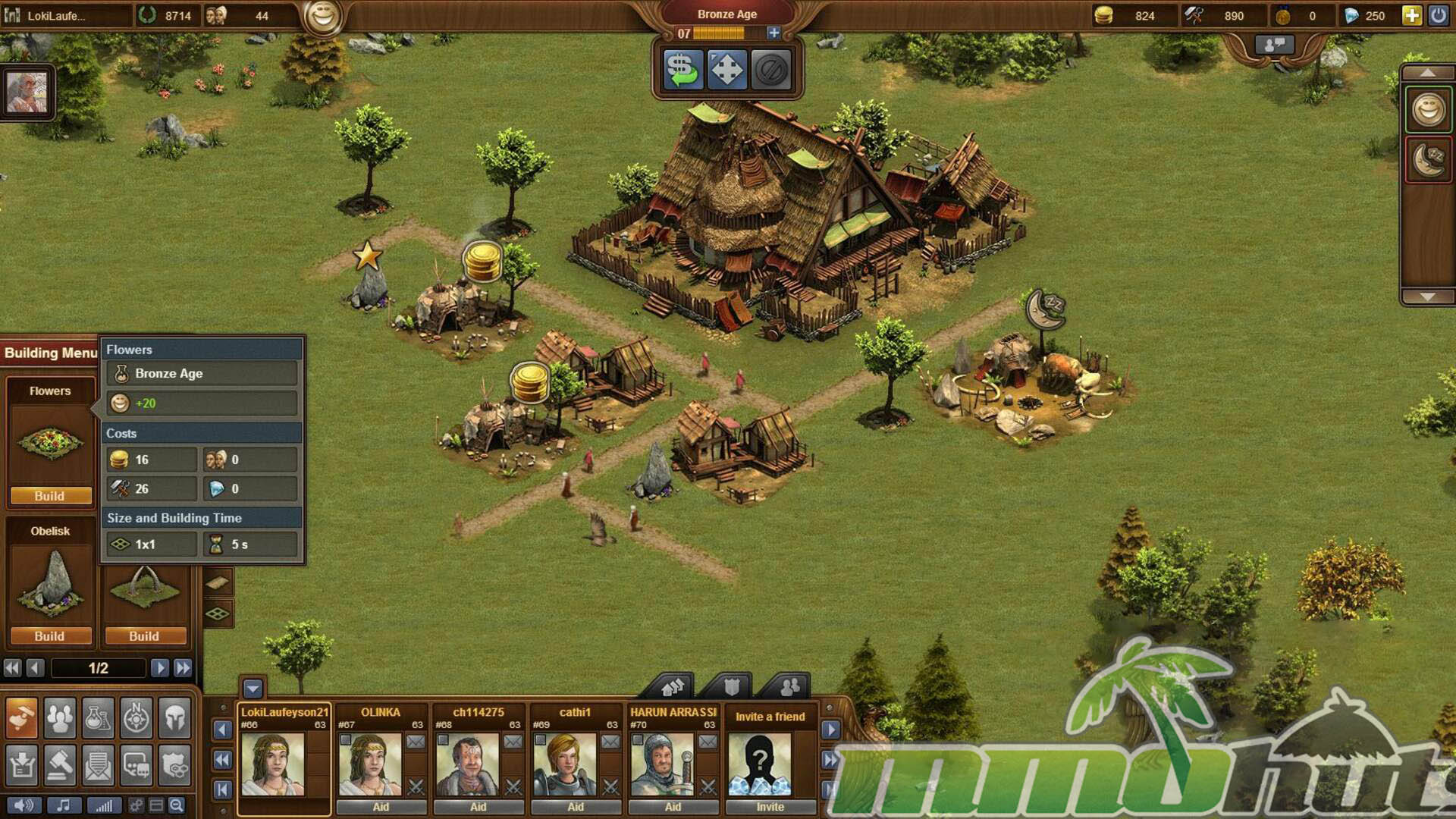Build the Obelisk decoration

(50, 636)
